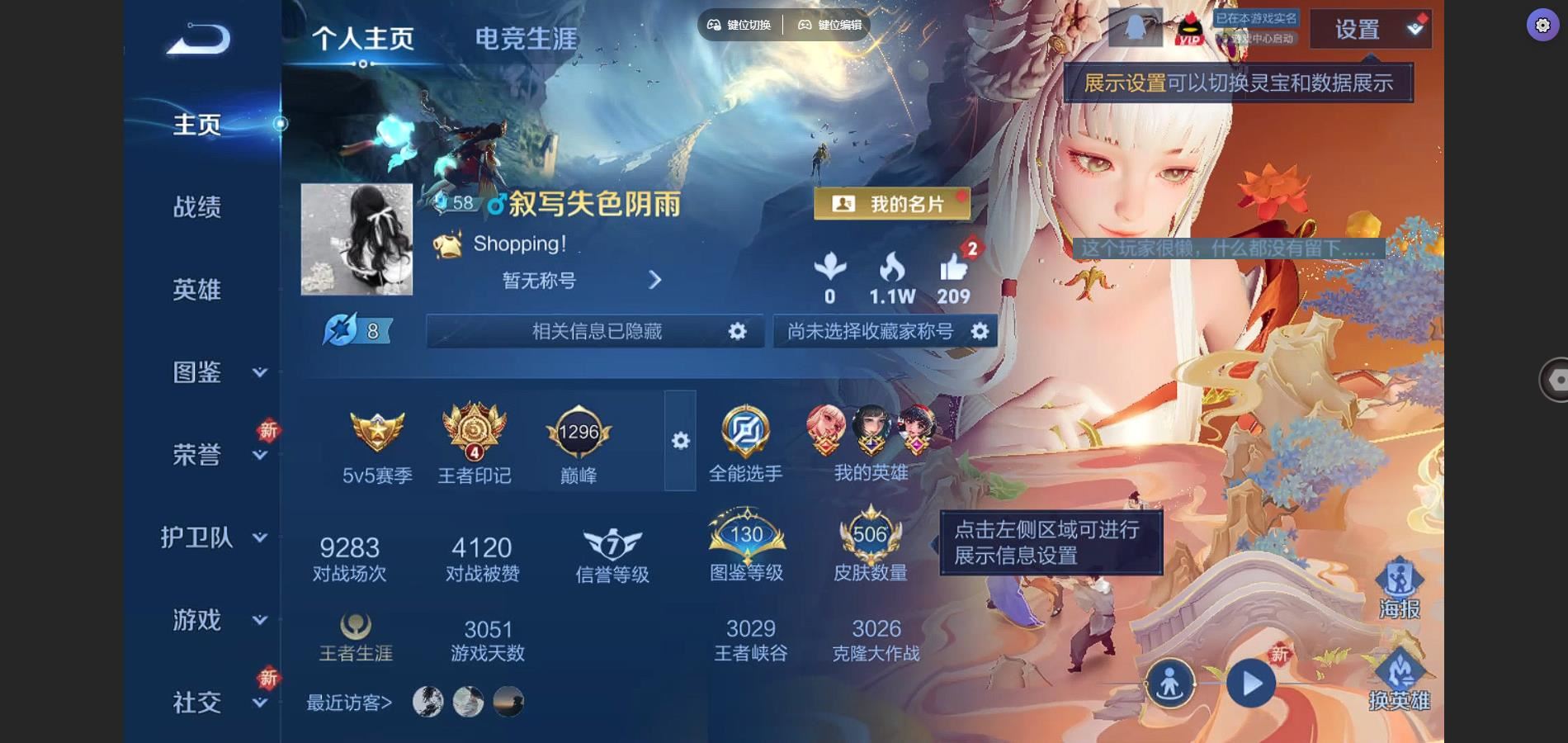
Task: Open the 设置 dropdown
Action: pos(1370,30)
